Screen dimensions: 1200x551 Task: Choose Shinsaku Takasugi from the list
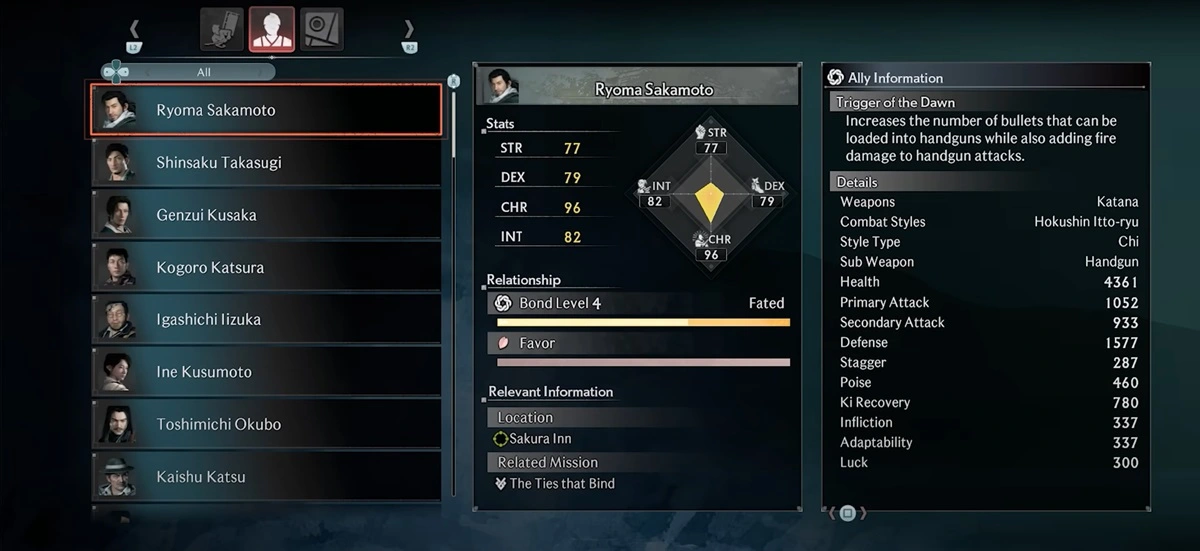pos(266,162)
